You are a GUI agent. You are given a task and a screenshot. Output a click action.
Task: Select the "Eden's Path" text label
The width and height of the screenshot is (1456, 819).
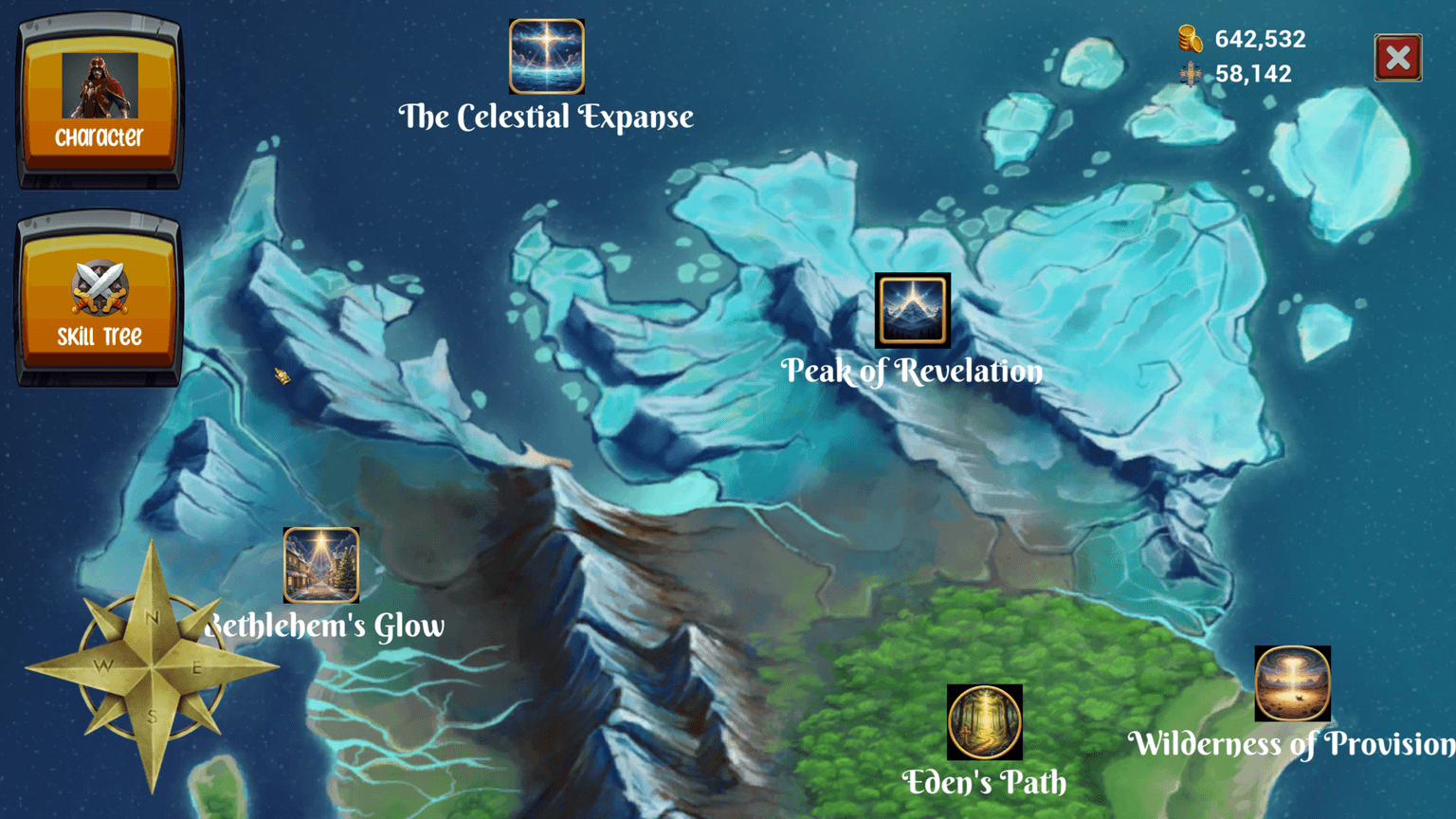(x=986, y=784)
